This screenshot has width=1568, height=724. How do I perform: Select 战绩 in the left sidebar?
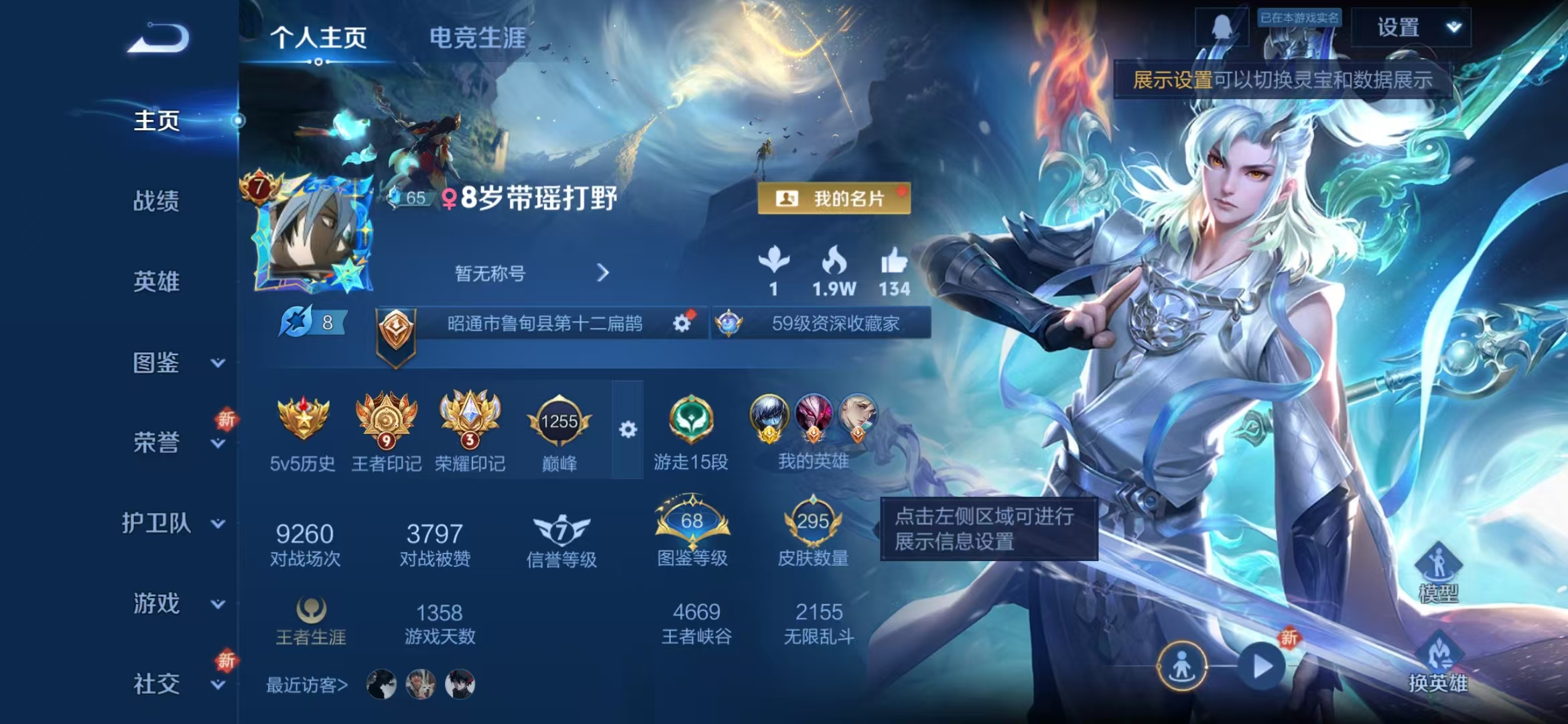click(x=157, y=201)
